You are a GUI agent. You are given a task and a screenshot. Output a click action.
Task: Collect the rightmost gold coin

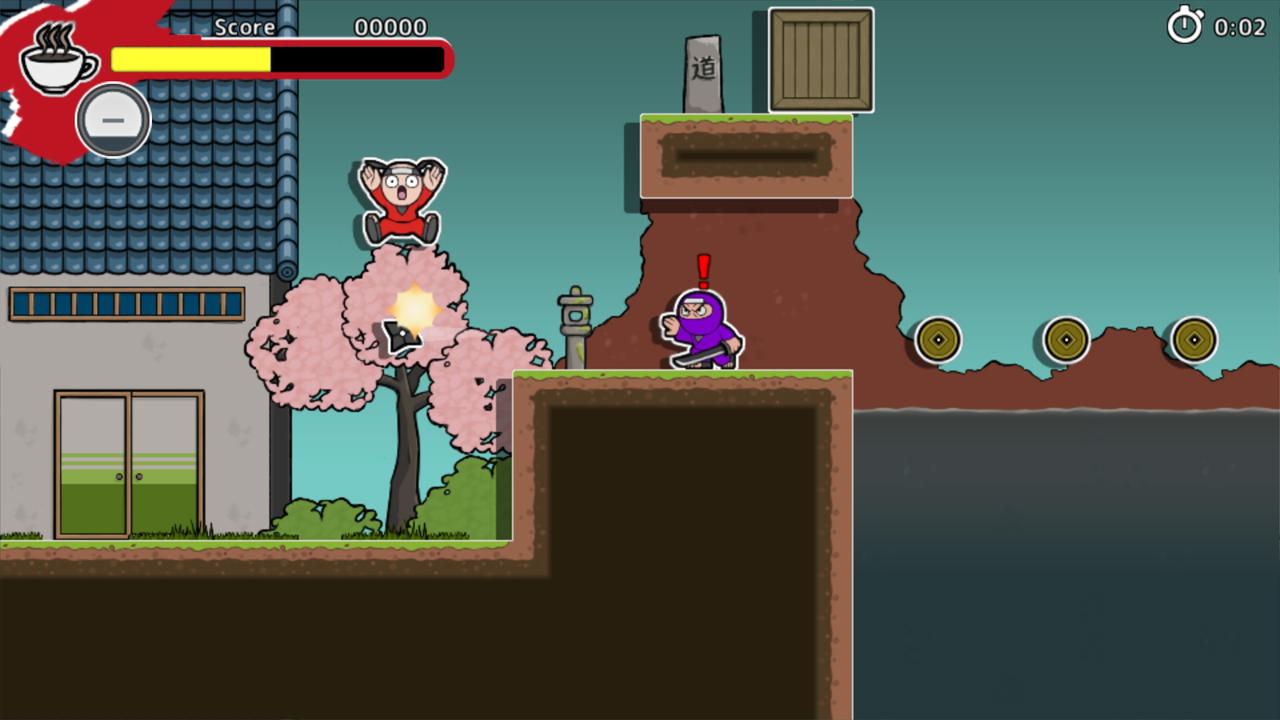[1194, 340]
